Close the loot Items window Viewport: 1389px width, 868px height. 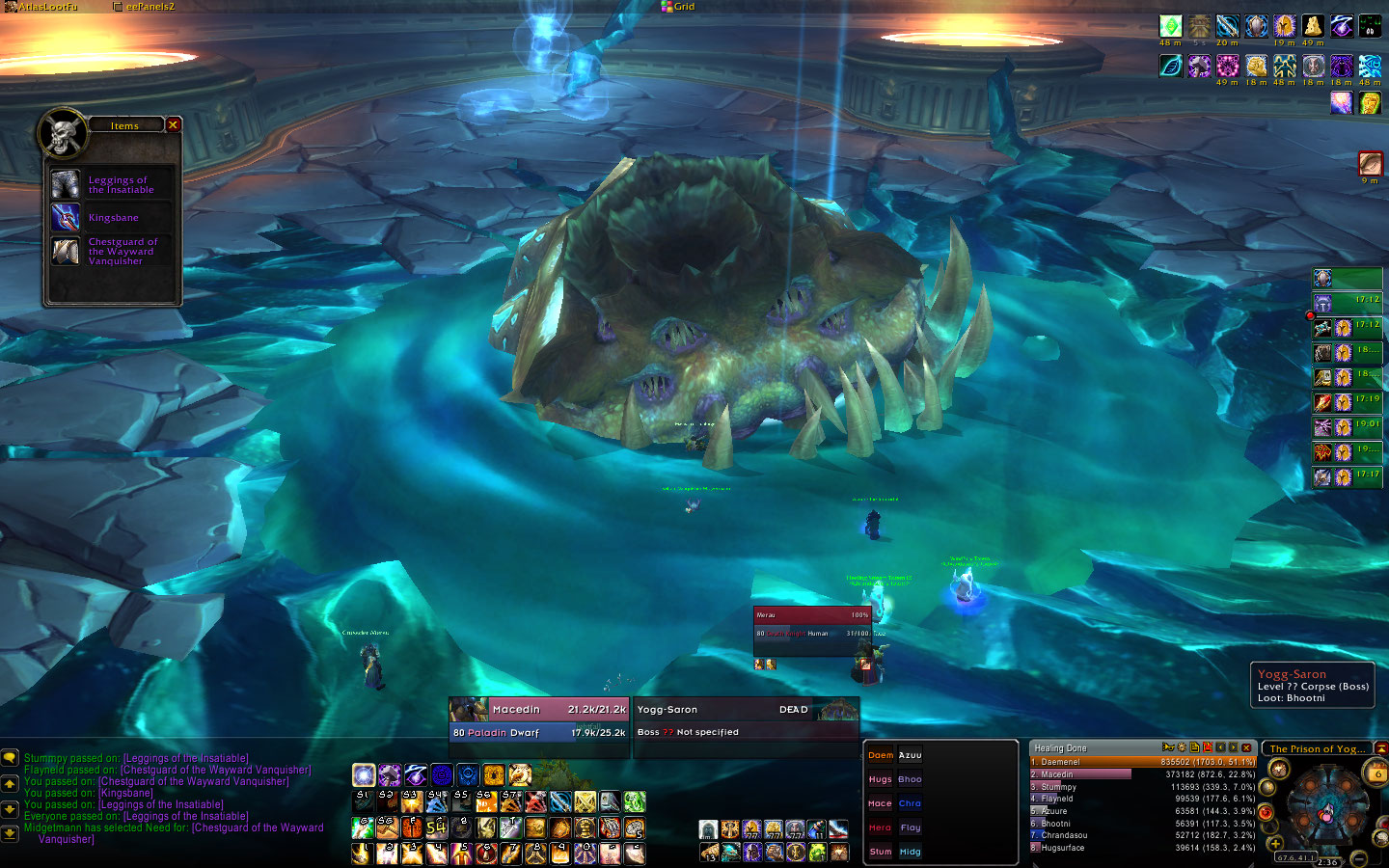174,124
